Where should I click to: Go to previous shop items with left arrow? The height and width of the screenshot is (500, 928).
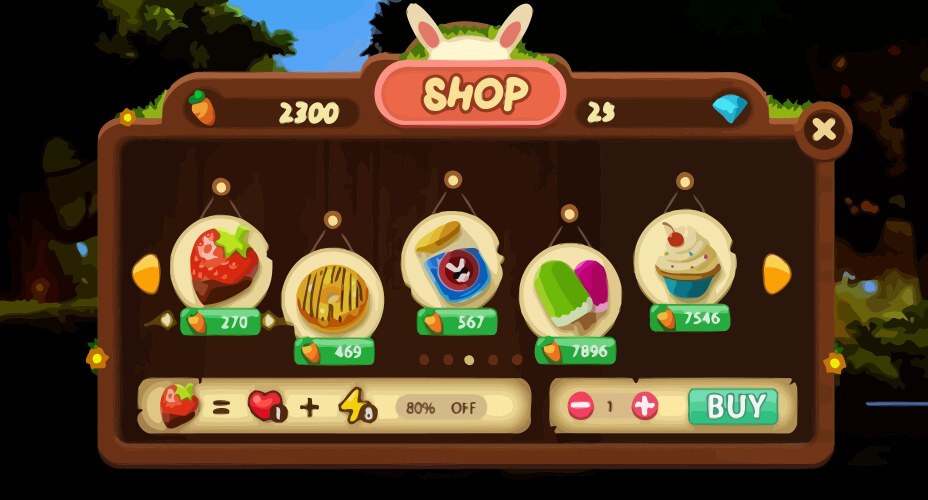(147, 274)
